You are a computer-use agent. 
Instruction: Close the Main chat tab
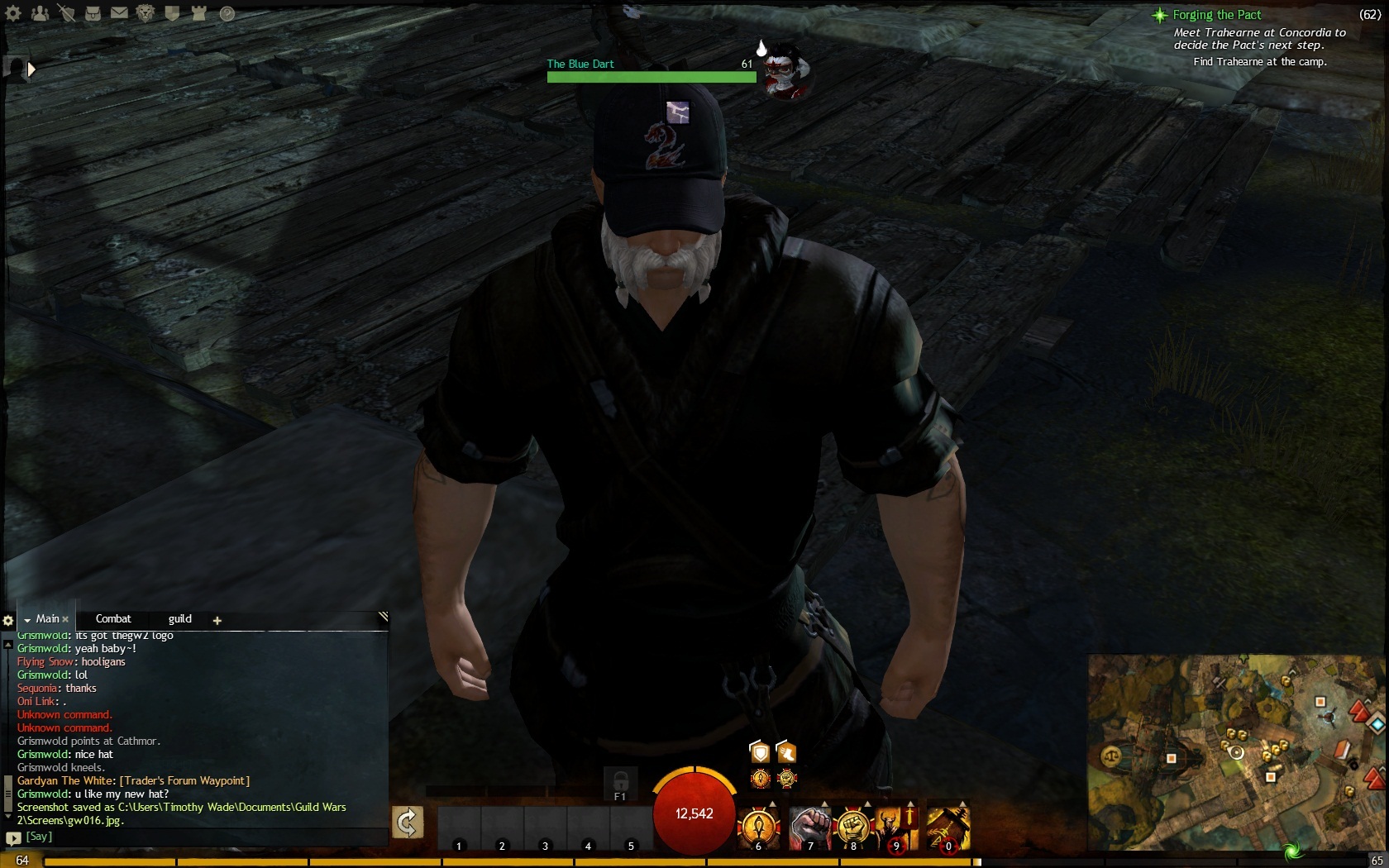65,619
